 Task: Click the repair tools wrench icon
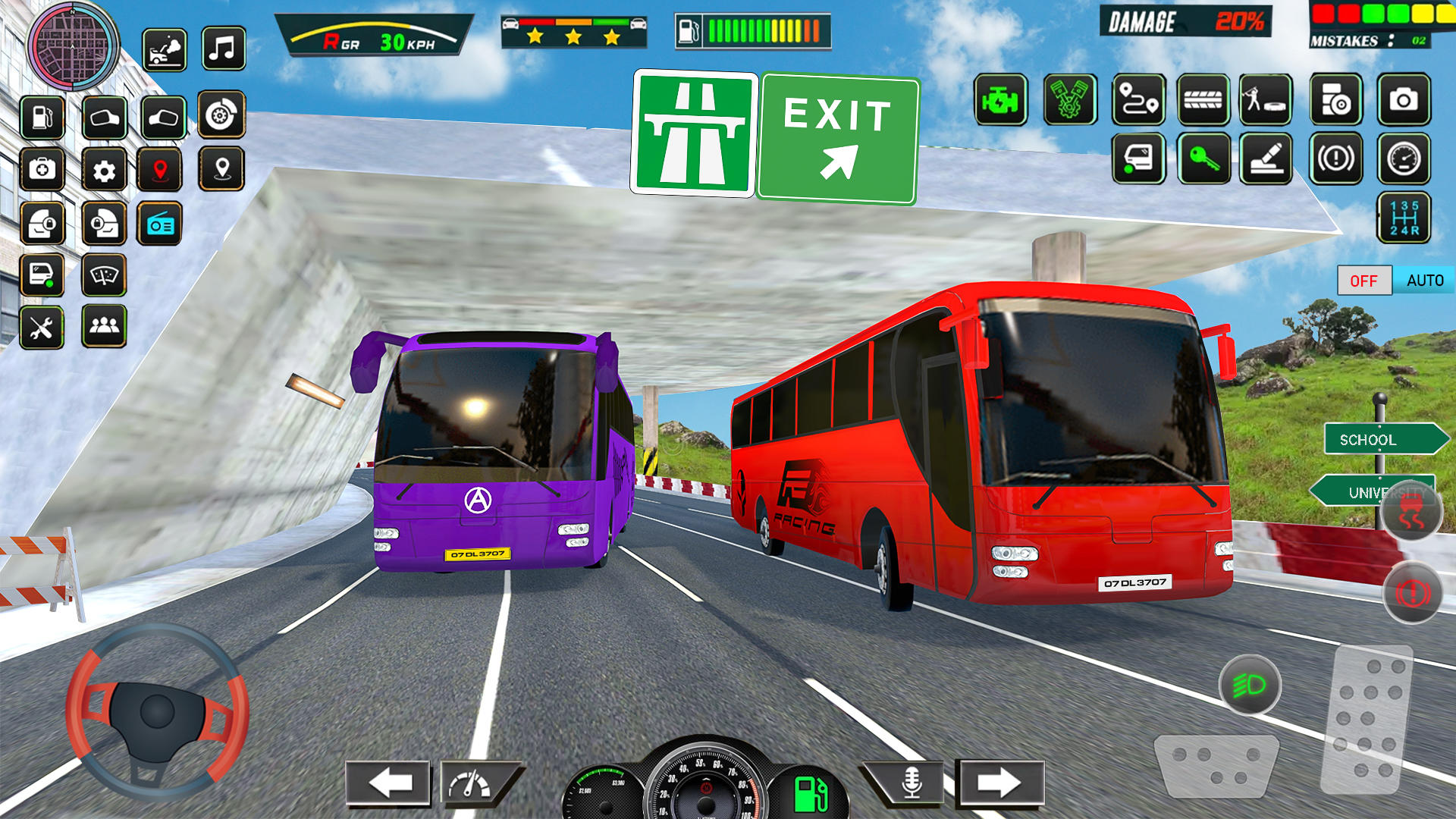(42, 328)
